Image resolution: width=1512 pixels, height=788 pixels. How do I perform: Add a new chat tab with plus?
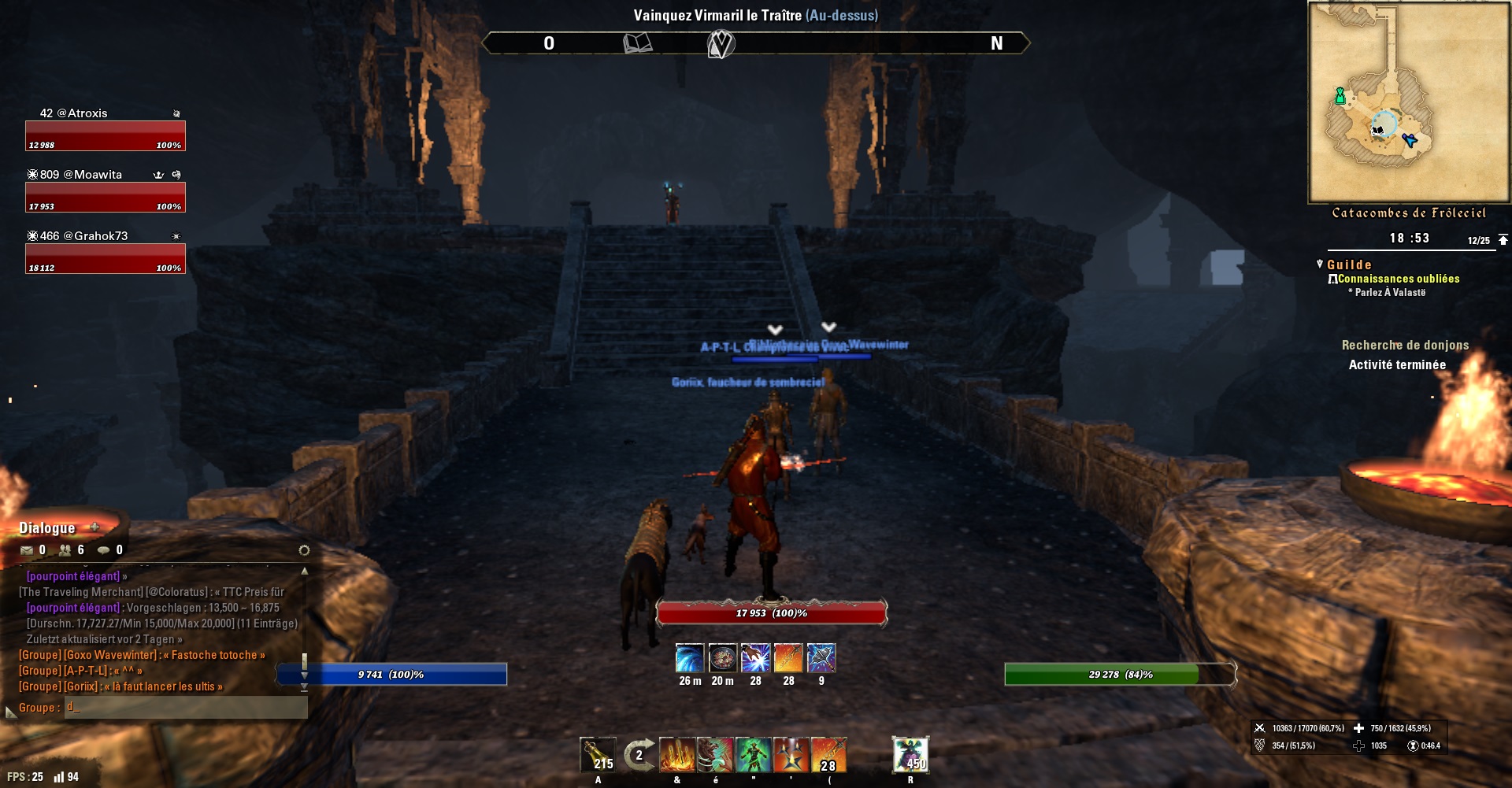point(94,527)
